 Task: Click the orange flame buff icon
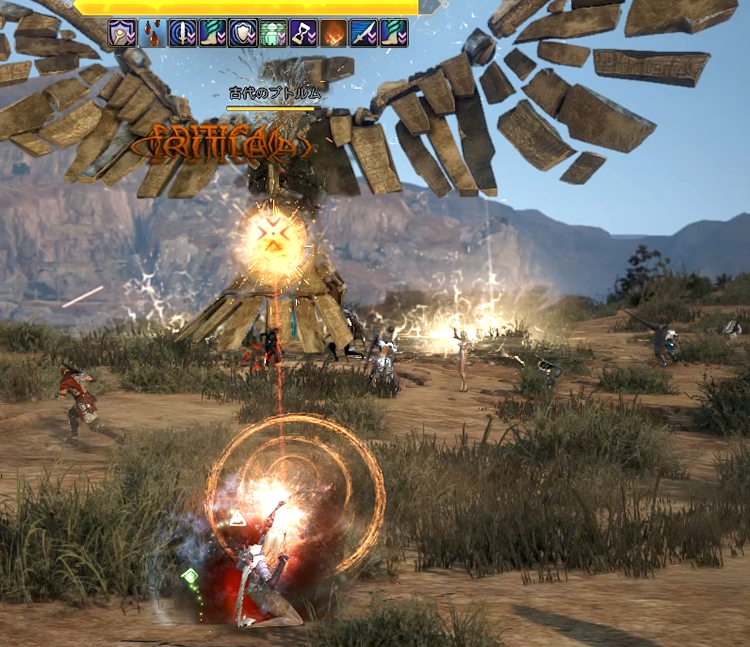click(x=333, y=33)
